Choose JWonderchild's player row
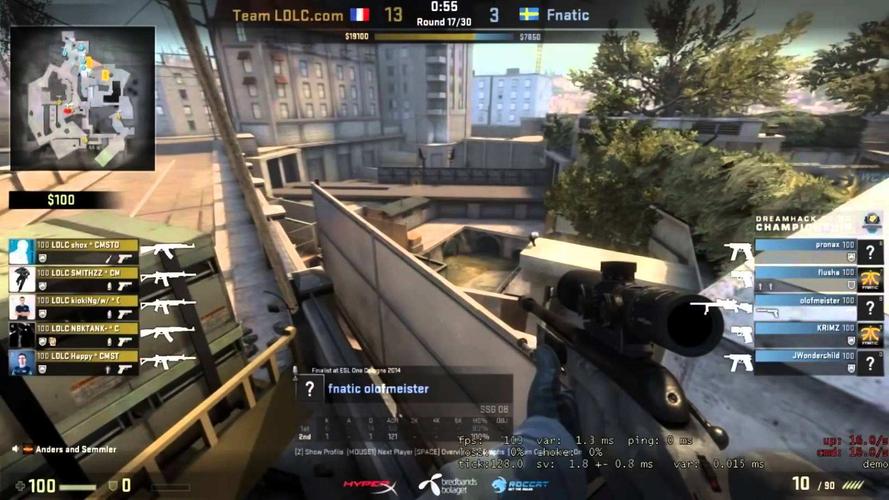This screenshot has height=500, width=889. [805, 360]
